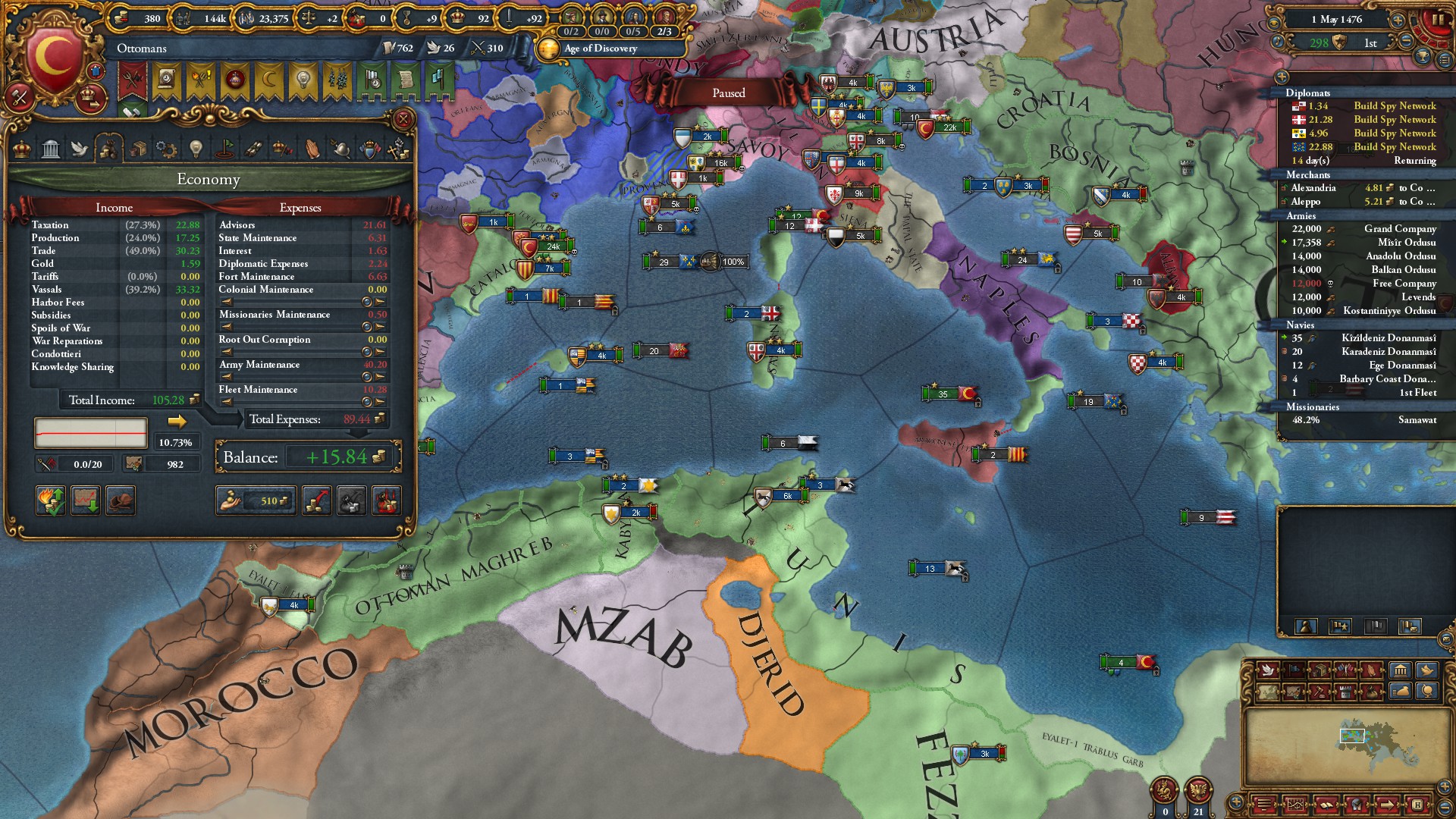Open the Military helmet tab
Viewport: 1456px width, 819px height.
341,149
